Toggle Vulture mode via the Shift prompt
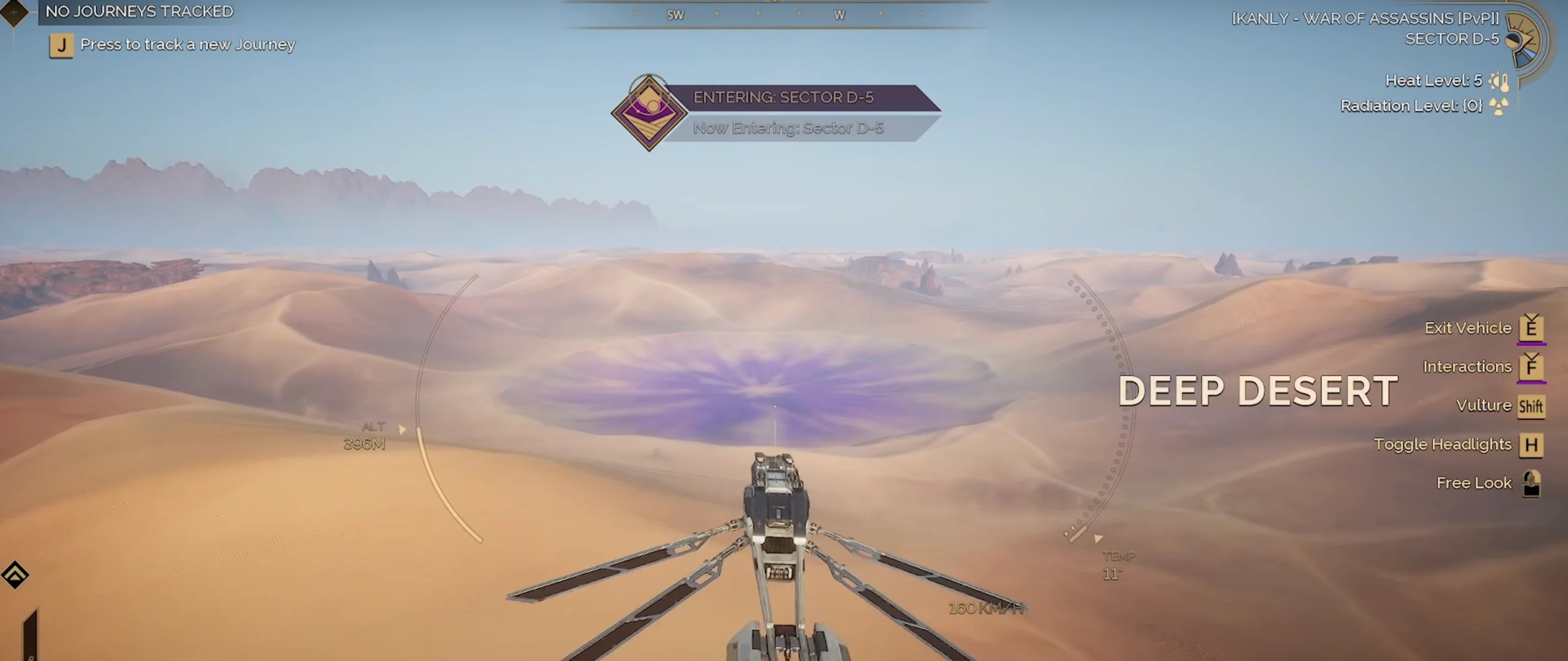 click(1531, 405)
